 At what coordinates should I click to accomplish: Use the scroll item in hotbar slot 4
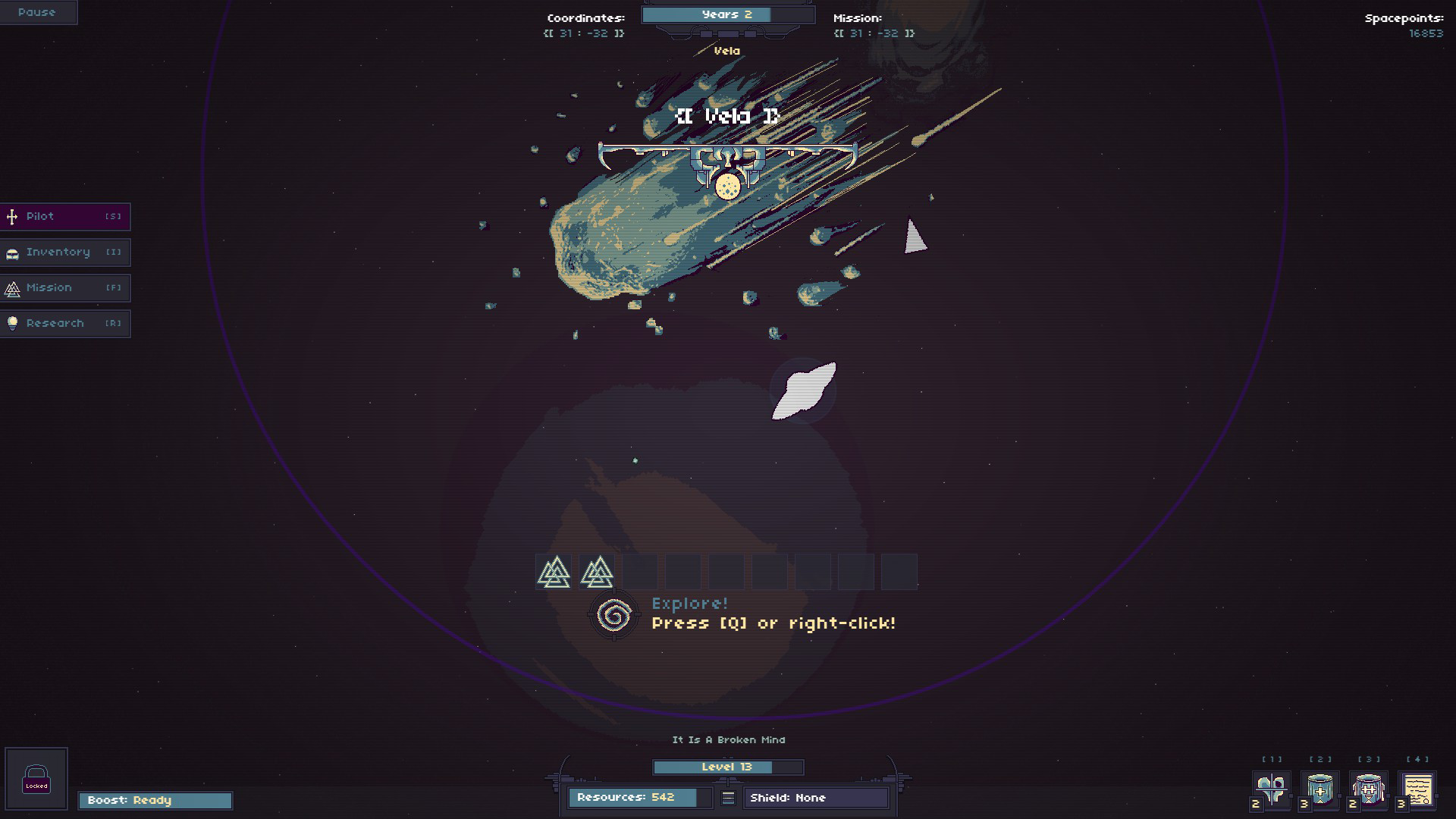[x=1421, y=789]
